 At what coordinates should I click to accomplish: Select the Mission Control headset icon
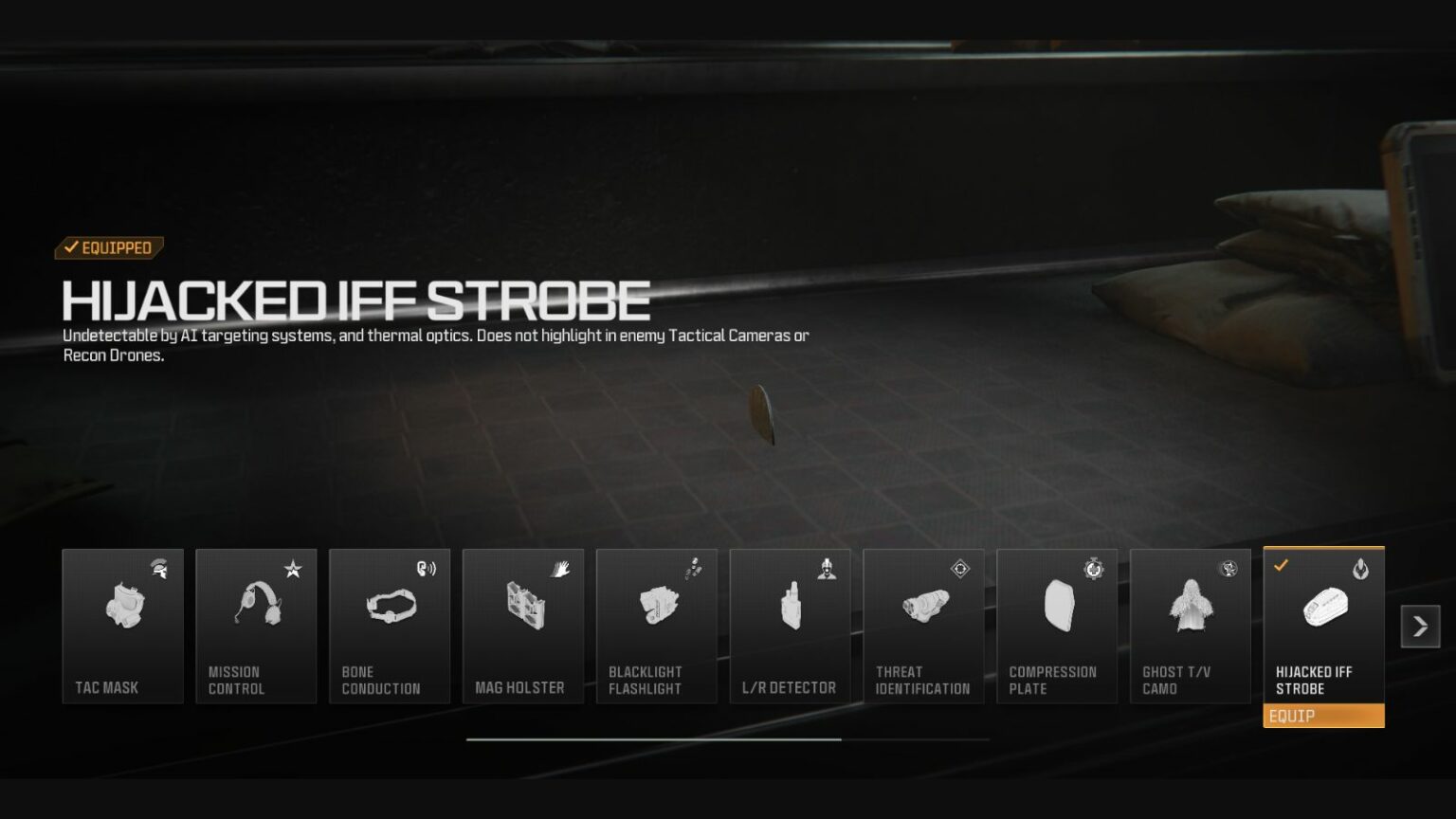(256, 607)
